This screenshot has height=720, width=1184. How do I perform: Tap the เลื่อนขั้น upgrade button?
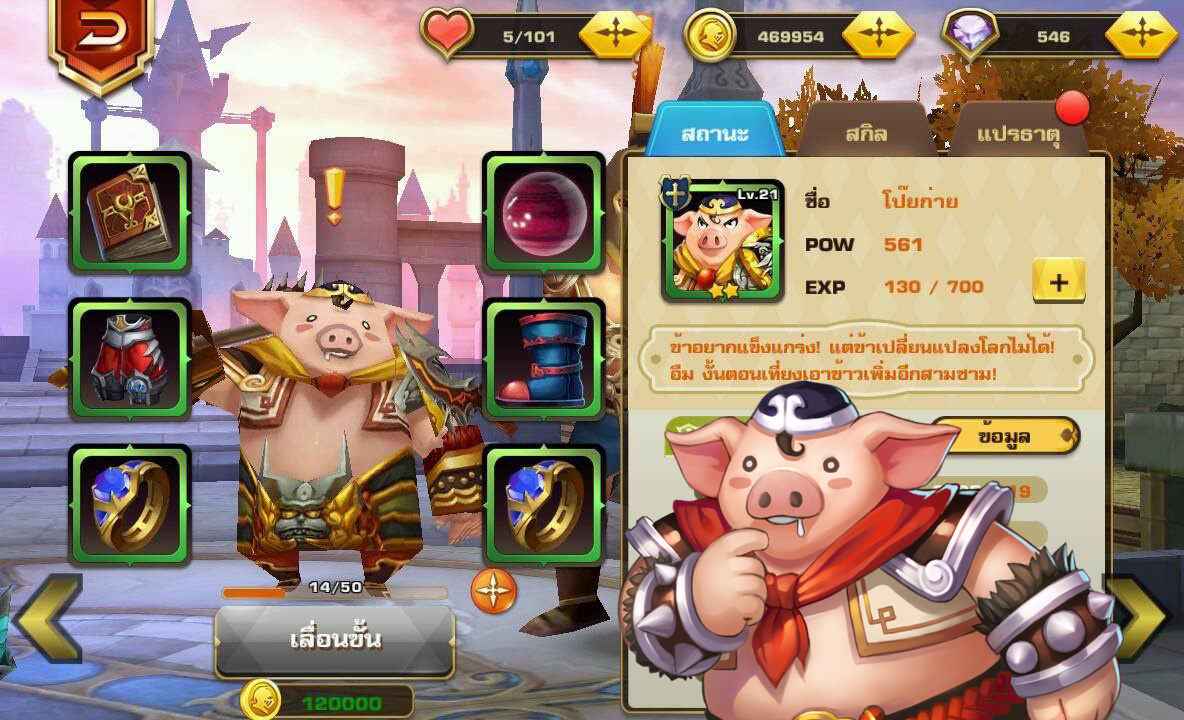pos(334,639)
